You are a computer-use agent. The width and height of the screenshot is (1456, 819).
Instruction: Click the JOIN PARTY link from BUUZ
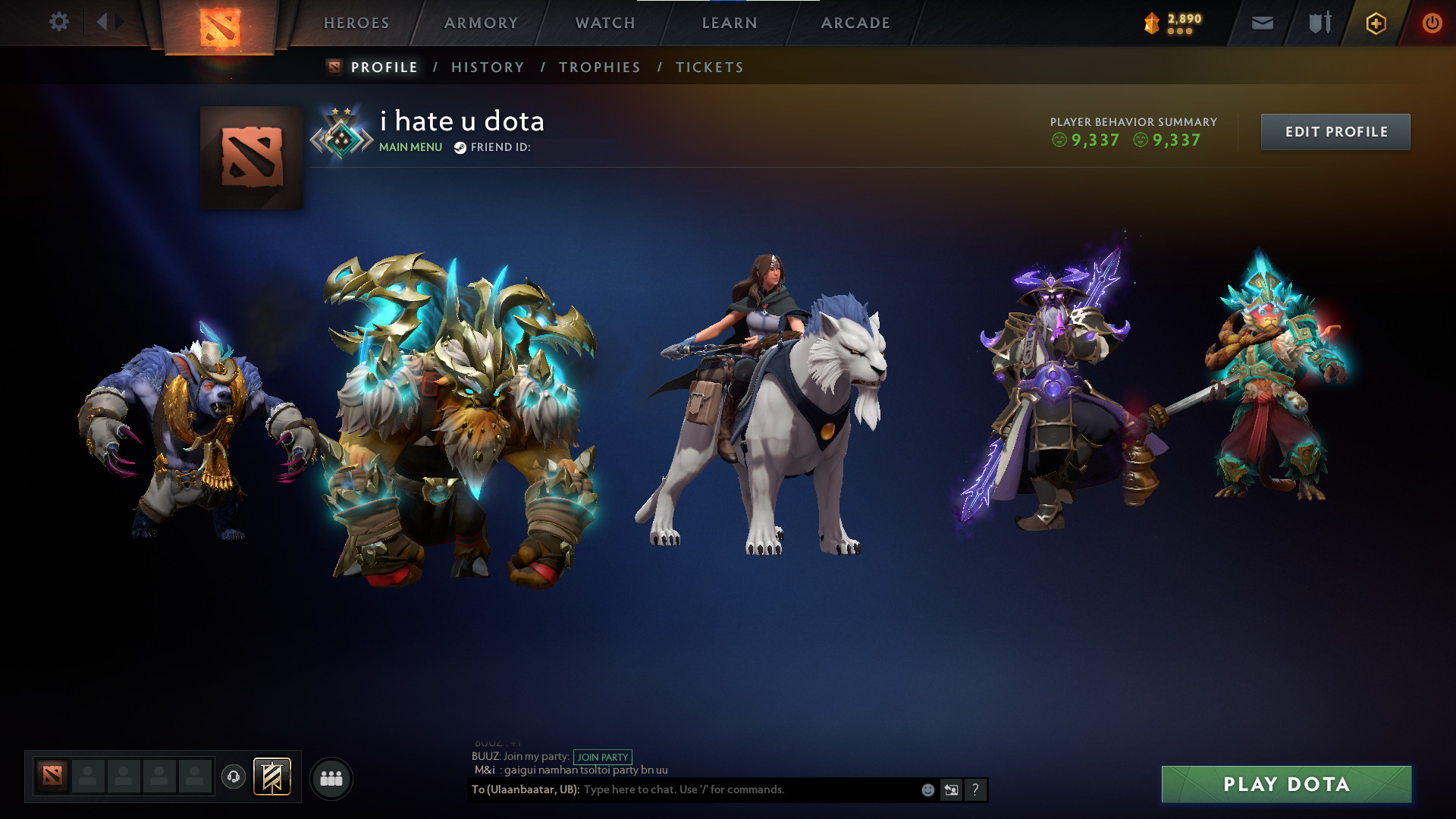pos(602,757)
